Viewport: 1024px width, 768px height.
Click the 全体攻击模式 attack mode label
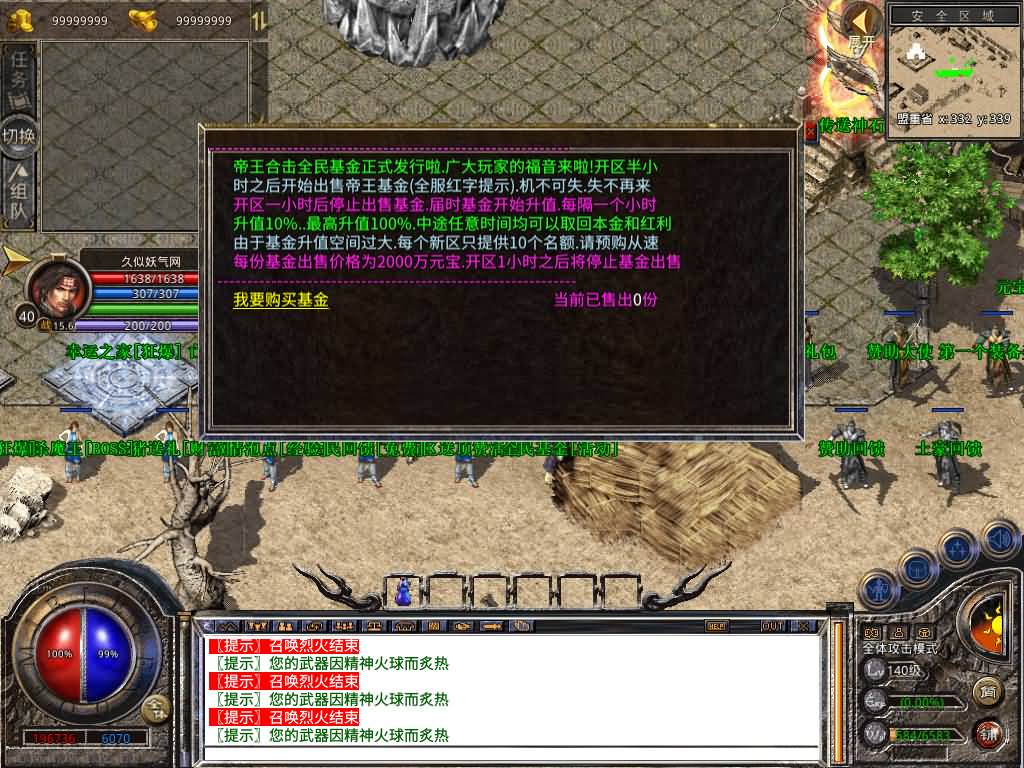click(900, 648)
